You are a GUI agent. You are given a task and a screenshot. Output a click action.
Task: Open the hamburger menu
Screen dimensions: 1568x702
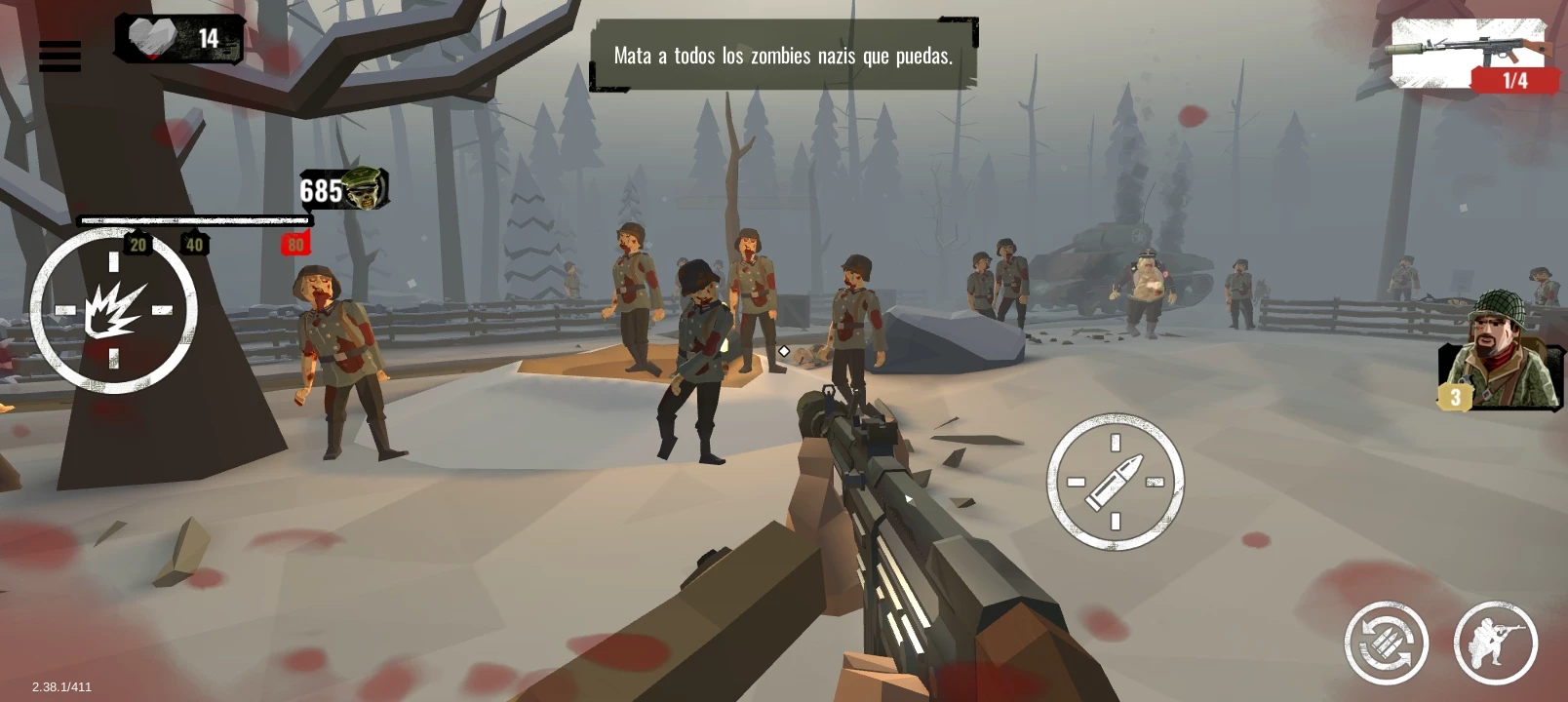pos(59,56)
